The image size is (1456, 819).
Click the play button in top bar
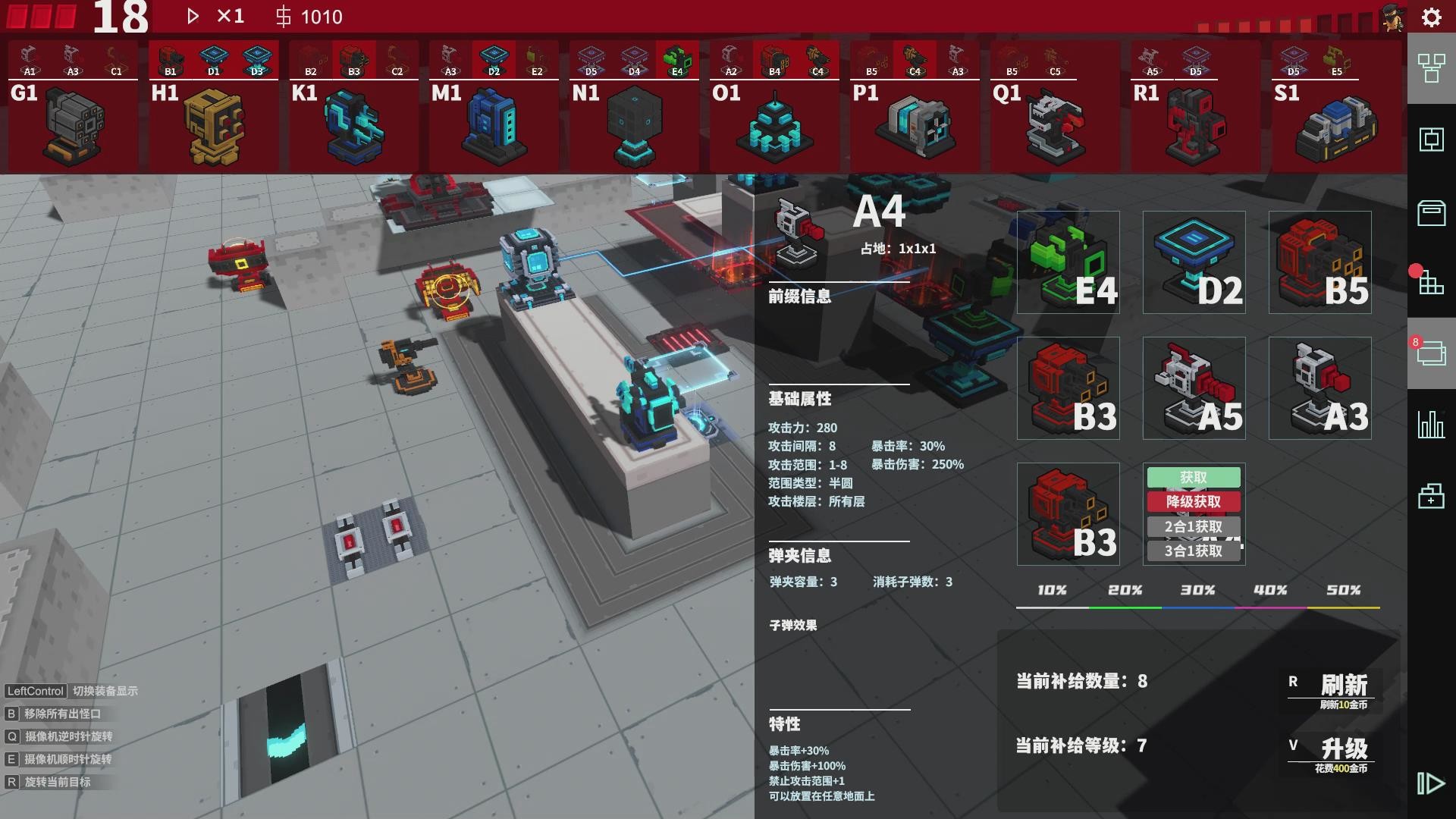coord(192,15)
